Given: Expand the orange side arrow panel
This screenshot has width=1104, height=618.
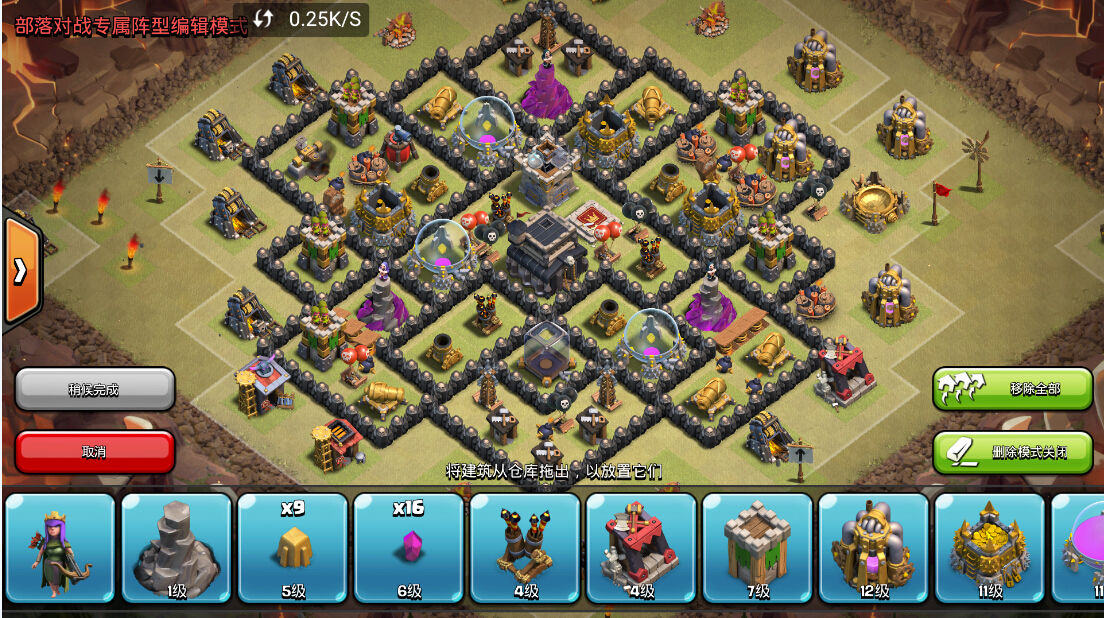Looking at the screenshot, I should (x=20, y=270).
